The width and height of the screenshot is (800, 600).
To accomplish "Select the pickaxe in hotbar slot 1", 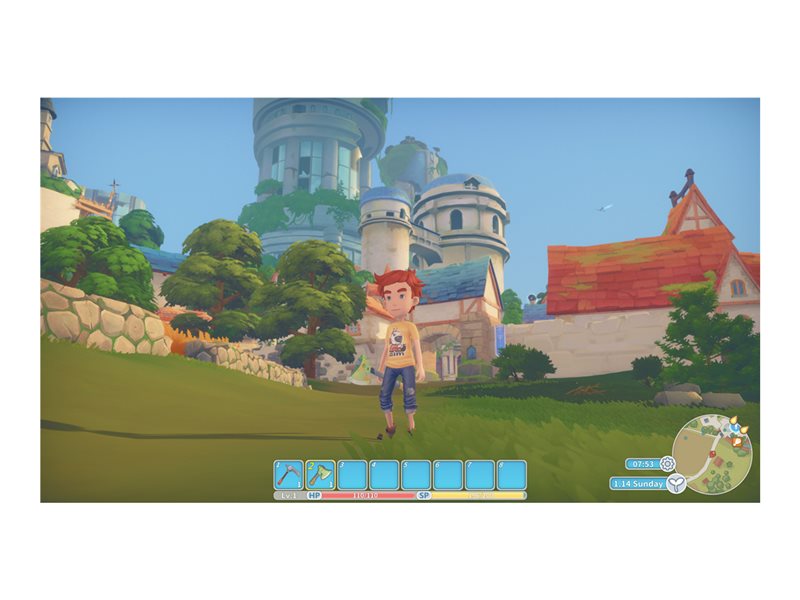I will coord(289,474).
